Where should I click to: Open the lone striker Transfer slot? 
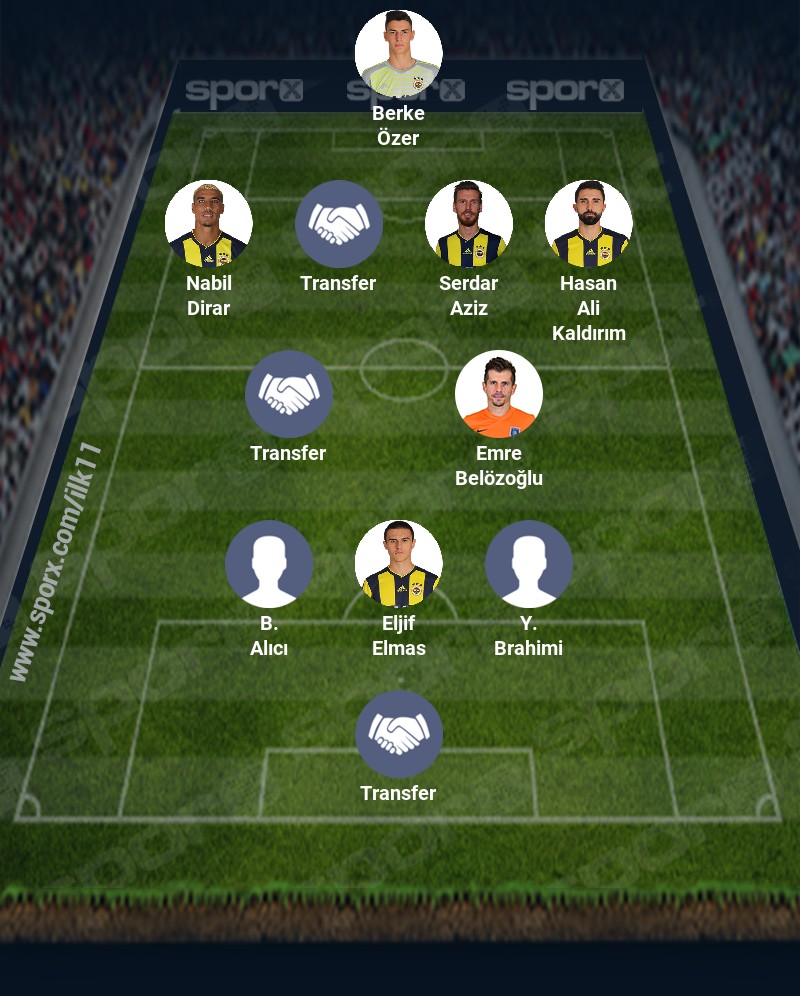click(x=398, y=734)
